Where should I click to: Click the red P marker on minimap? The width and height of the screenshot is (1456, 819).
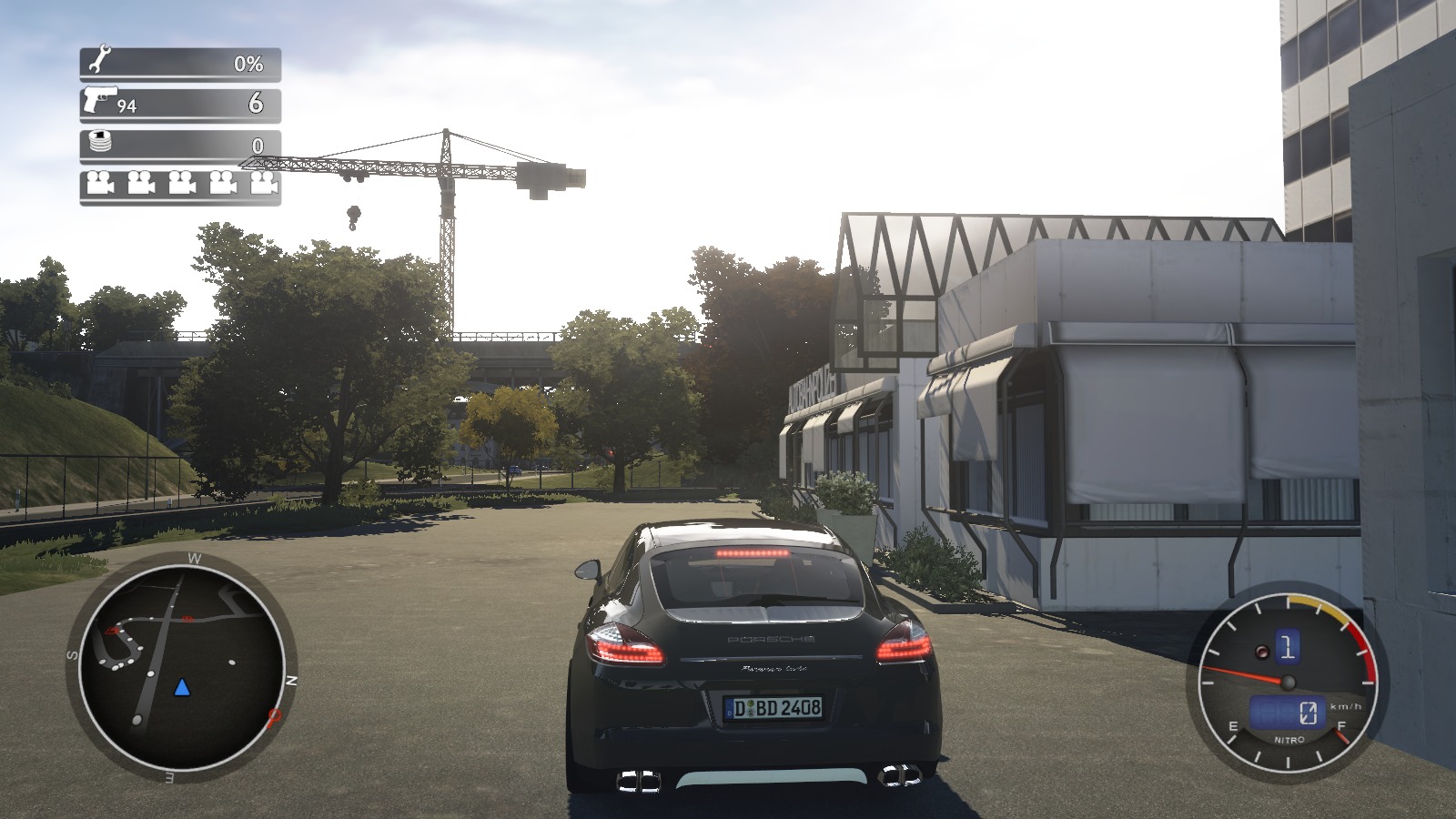coord(274,718)
